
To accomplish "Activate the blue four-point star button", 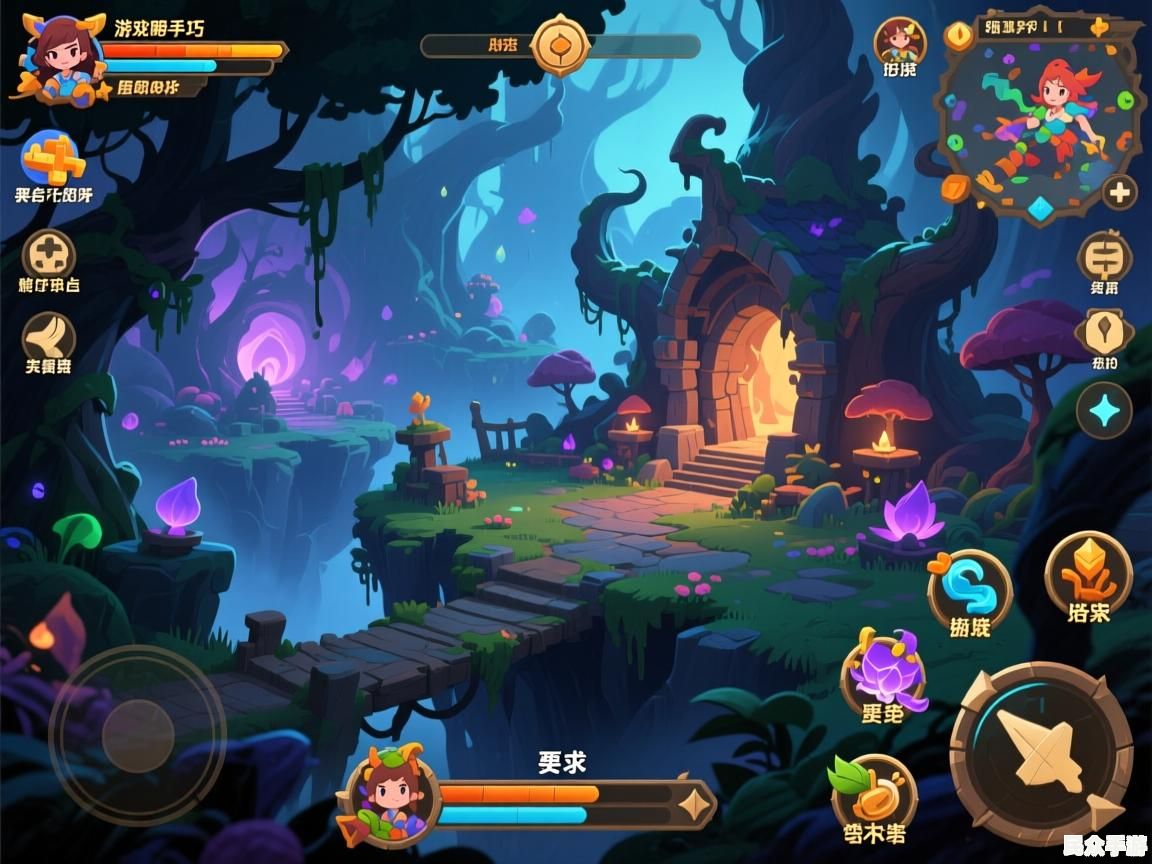I will pos(1104,410).
